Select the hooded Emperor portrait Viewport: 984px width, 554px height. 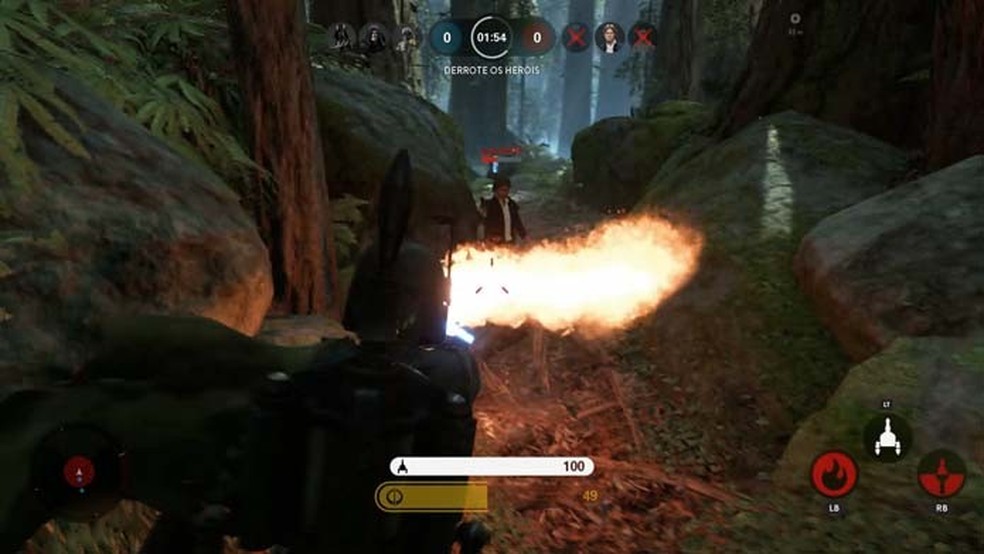tap(373, 38)
